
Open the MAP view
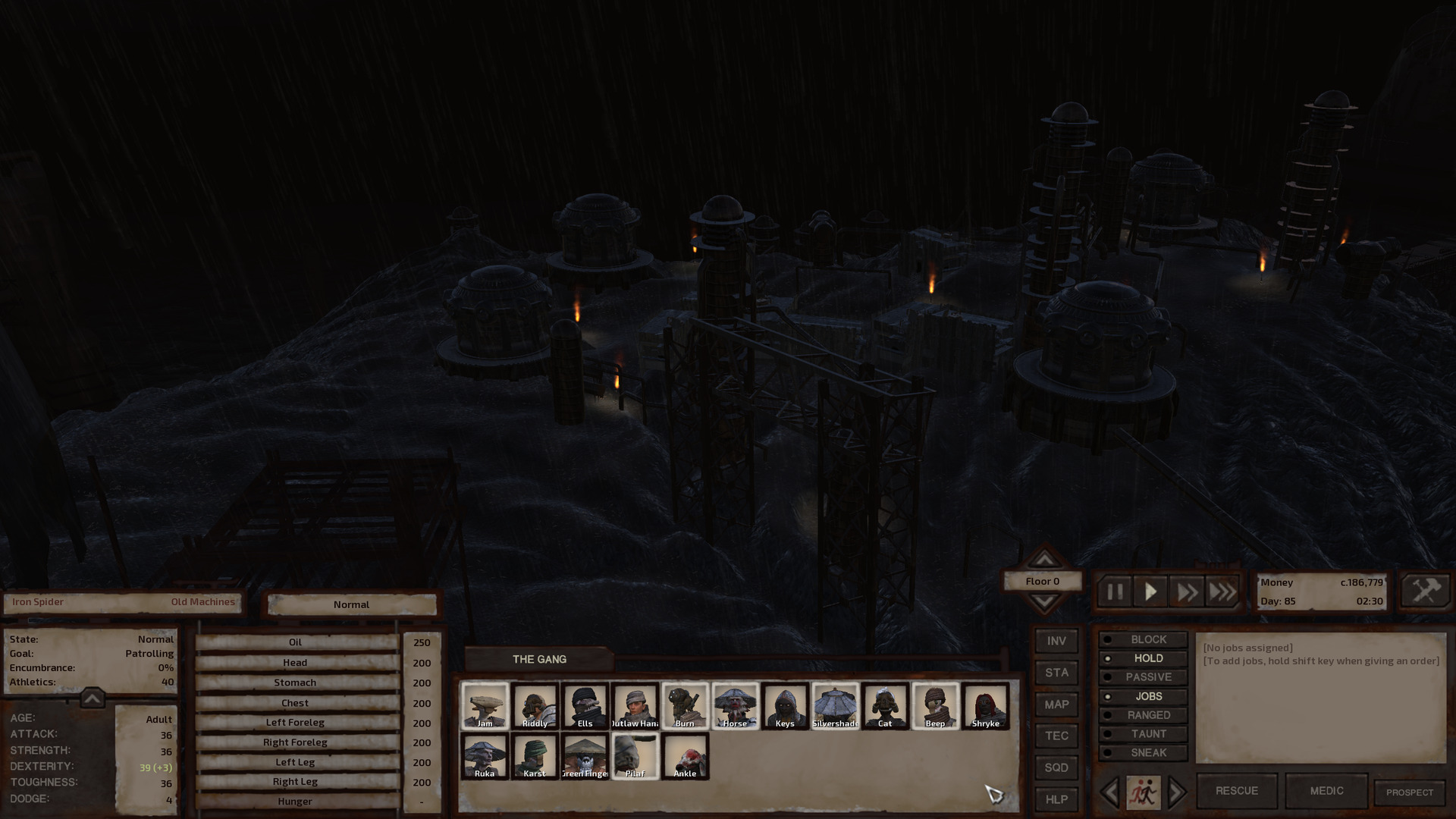point(1056,704)
